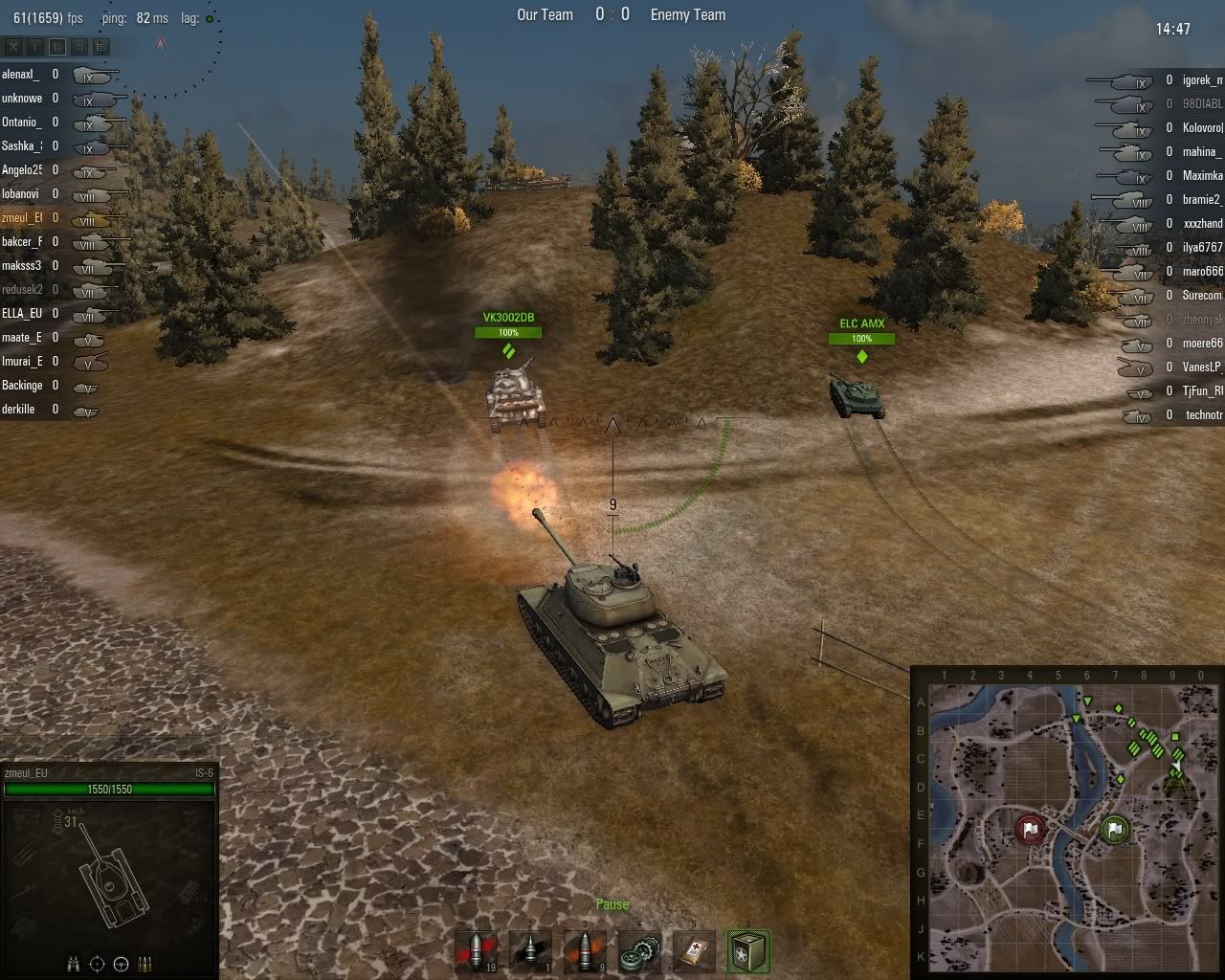The width and height of the screenshot is (1225, 980).
Task: Select the HE shell in slot 3
Action: click(x=585, y=950)
